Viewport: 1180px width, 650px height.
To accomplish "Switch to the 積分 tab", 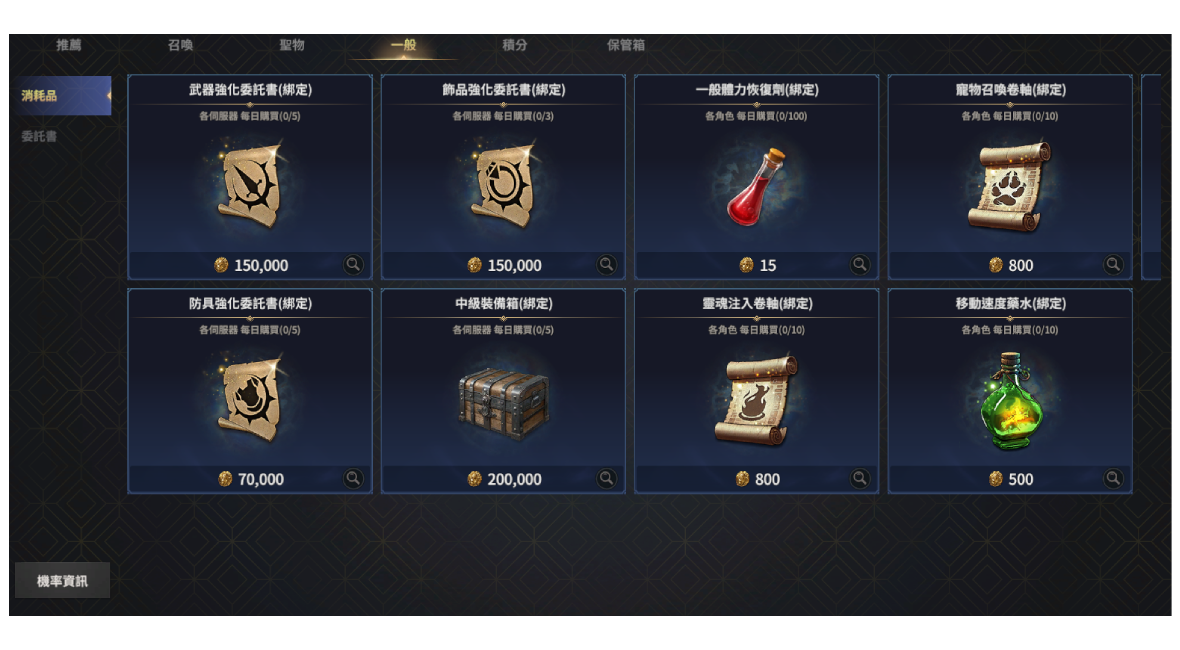I will (515, 45).
